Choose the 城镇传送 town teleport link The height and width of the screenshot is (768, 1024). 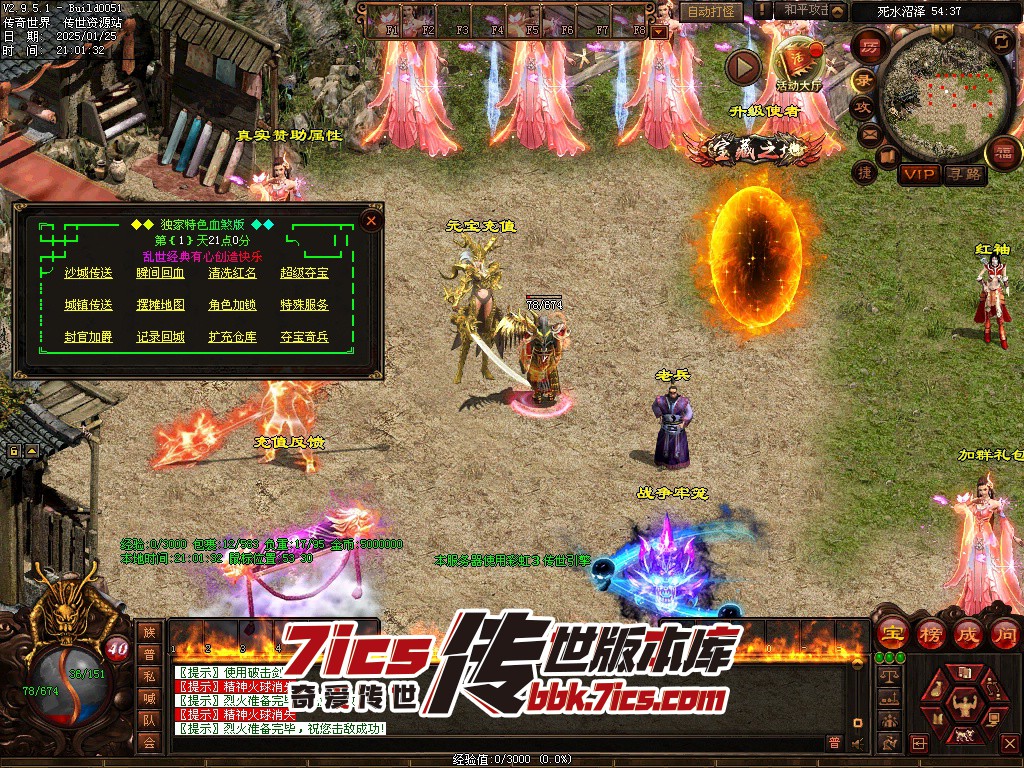click(x=88, y=305)
